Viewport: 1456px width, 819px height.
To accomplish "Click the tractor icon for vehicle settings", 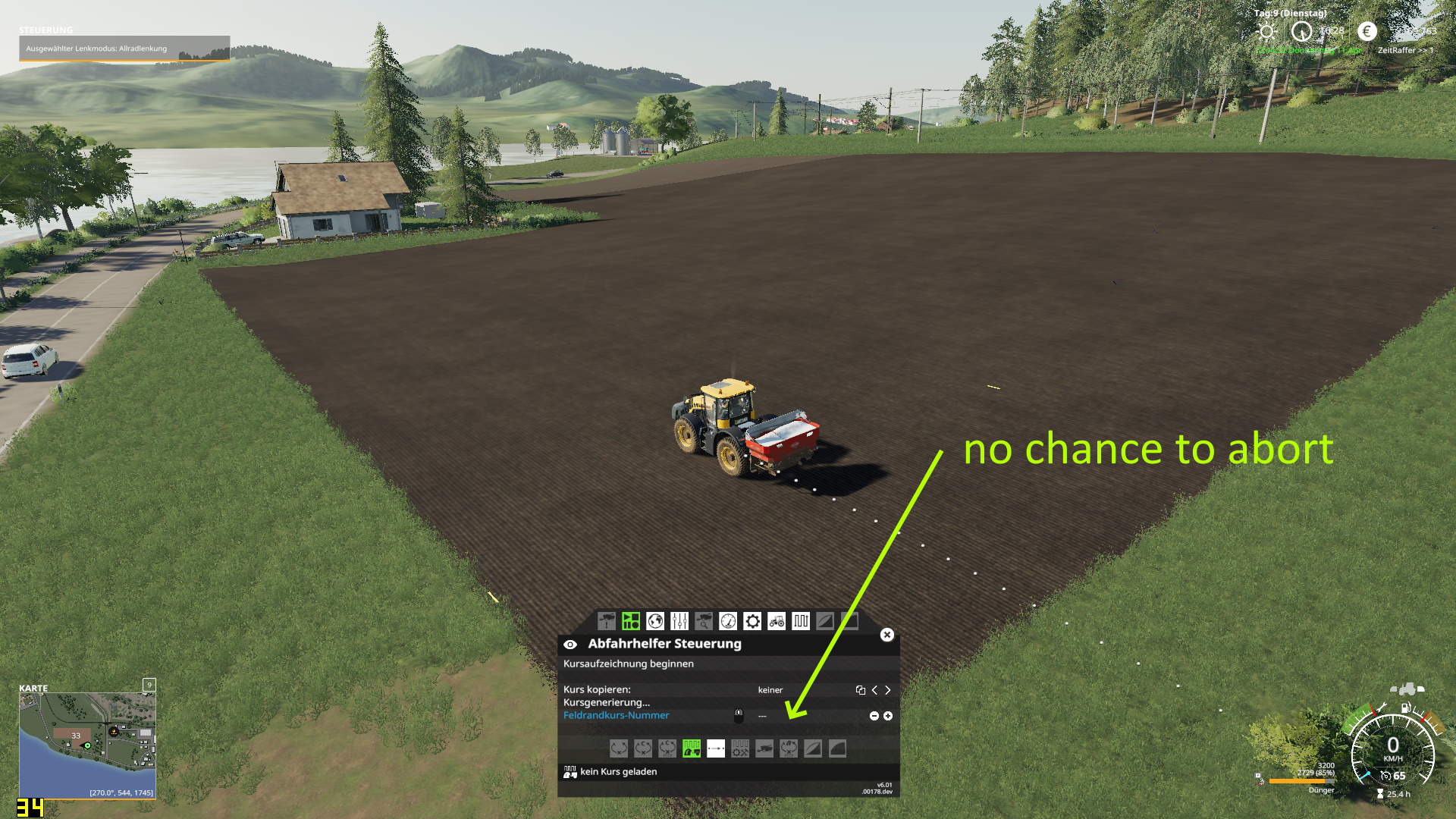I will (777, 621).
